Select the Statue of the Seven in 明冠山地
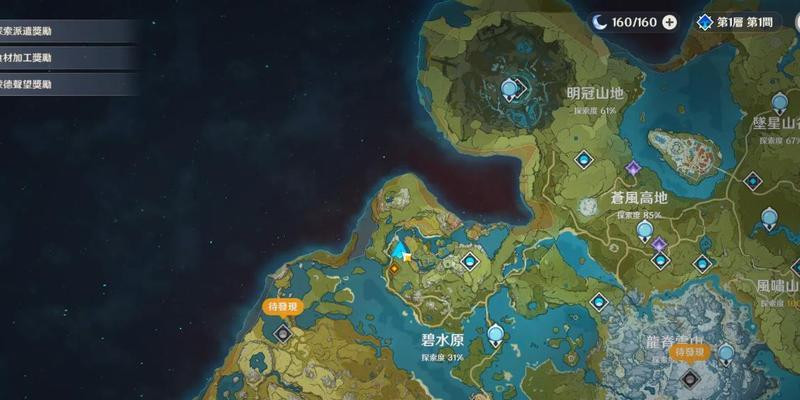The width and height of the screenshot is (800, 400). pyautogui.click(x=509, y=91)
